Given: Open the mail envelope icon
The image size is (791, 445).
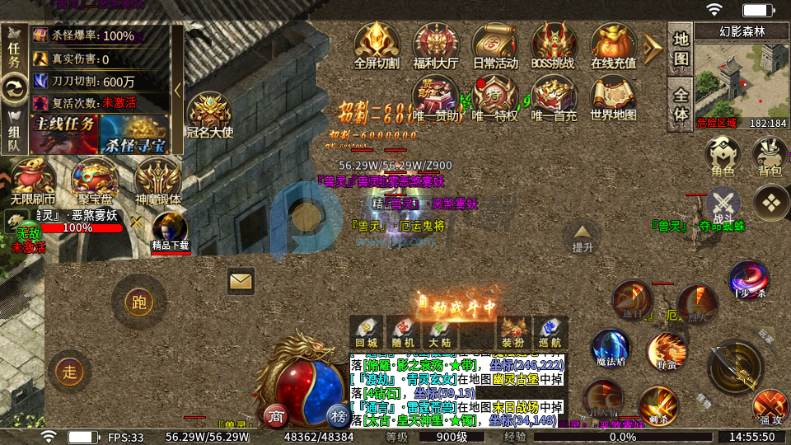Looking at the screenshot, I should 241,282.
